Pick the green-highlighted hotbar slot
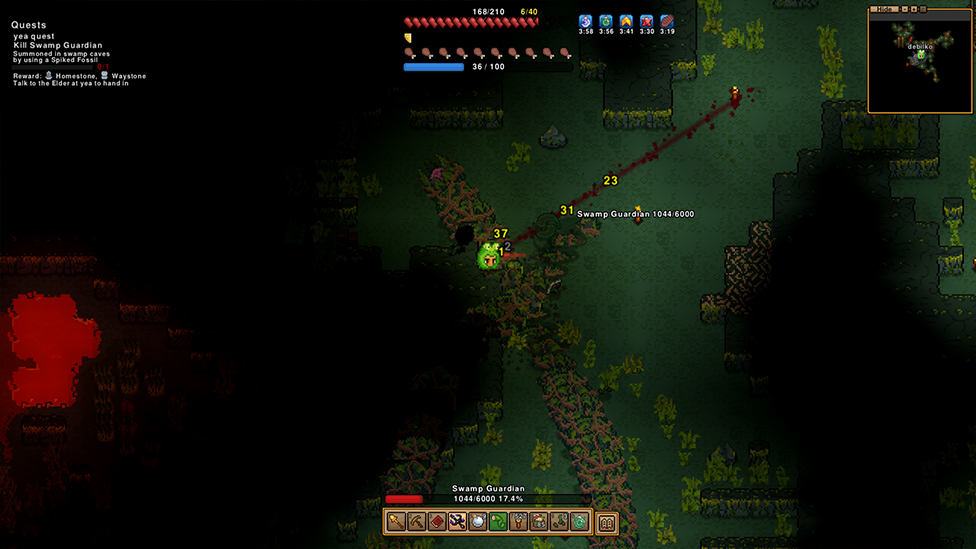 click(498, 522)
